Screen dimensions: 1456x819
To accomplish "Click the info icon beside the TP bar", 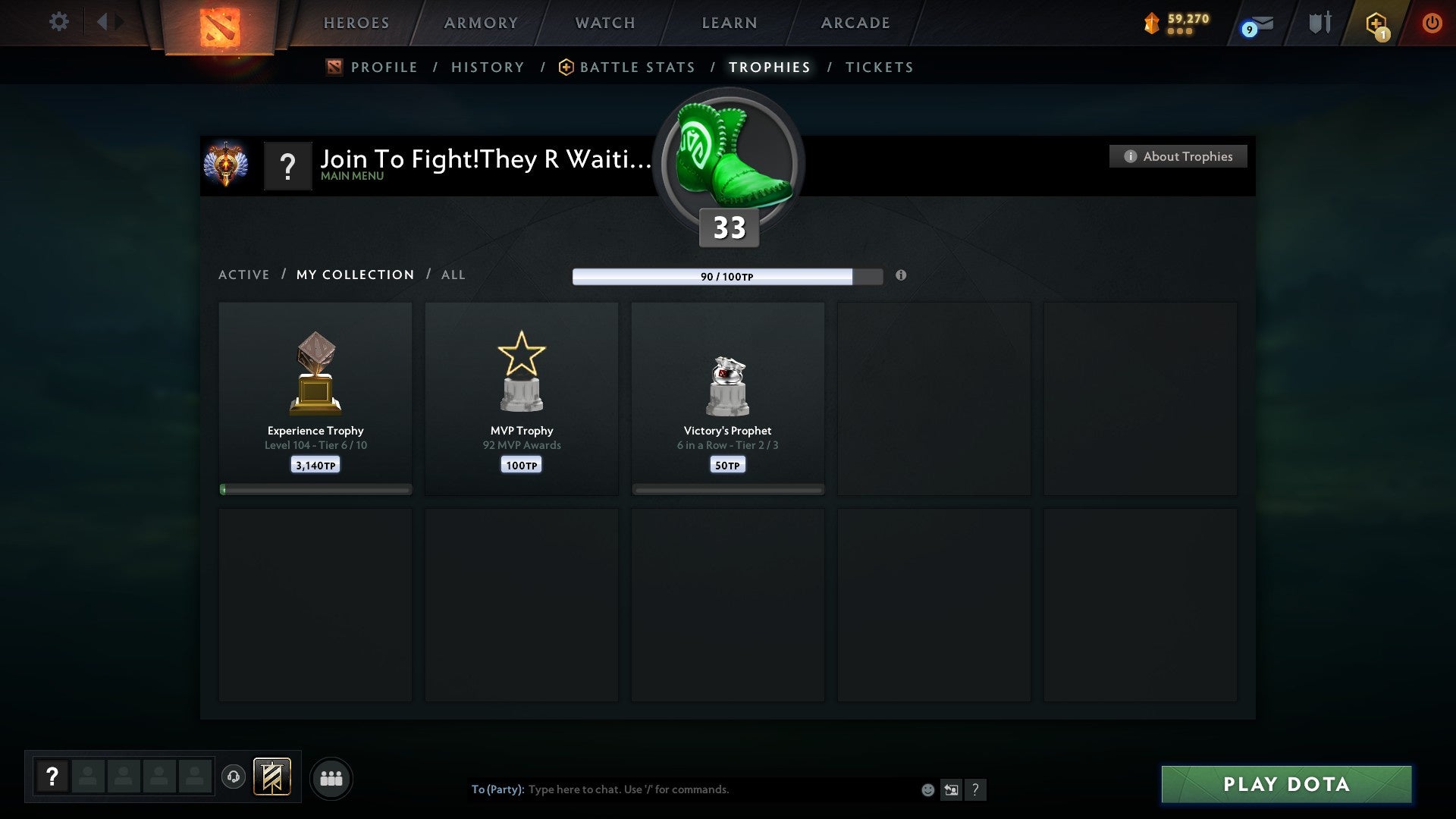I will [901, 276].
